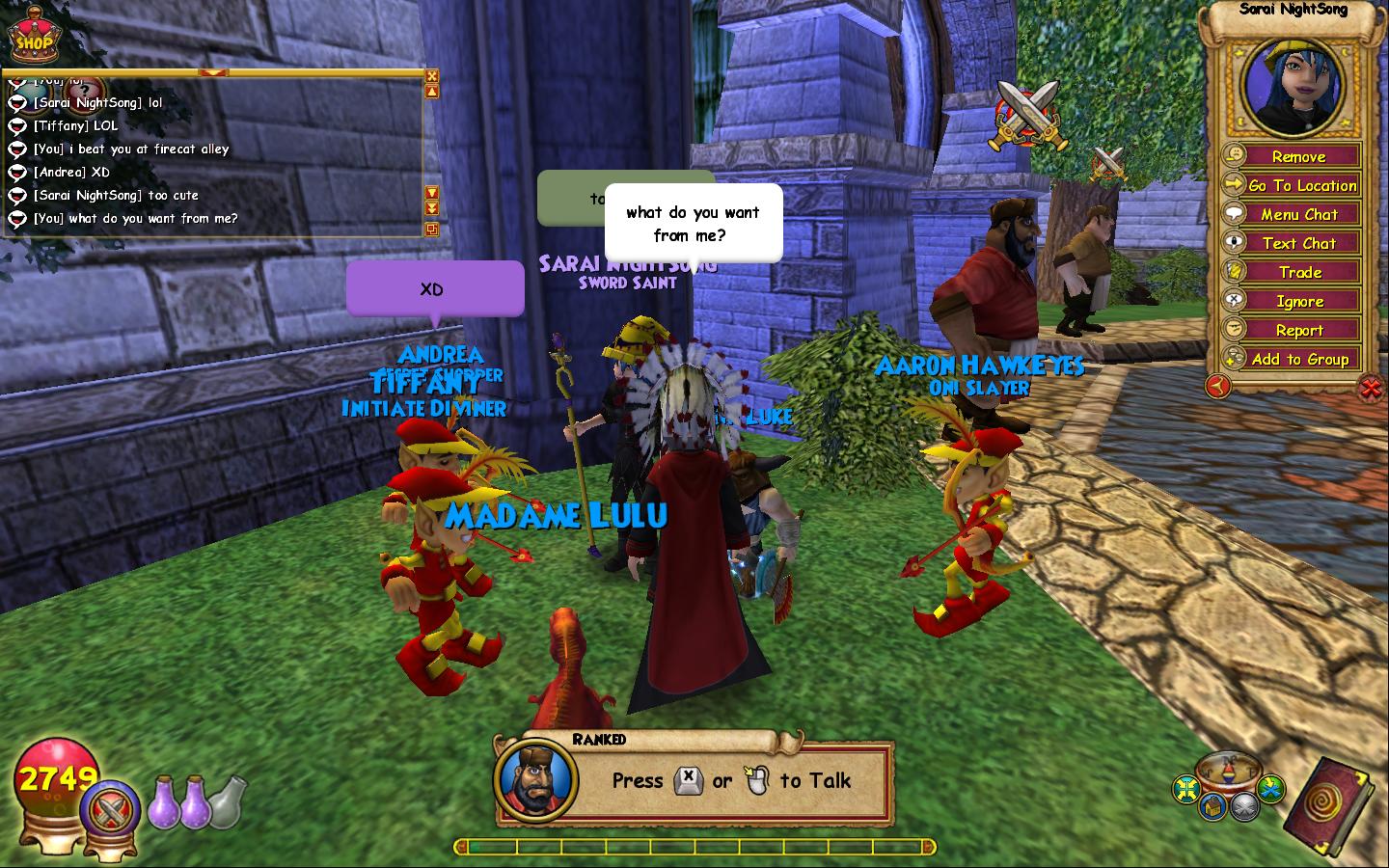Jump chat log to the newest message
Screen dimensions: 1389x868
[432, 208]
